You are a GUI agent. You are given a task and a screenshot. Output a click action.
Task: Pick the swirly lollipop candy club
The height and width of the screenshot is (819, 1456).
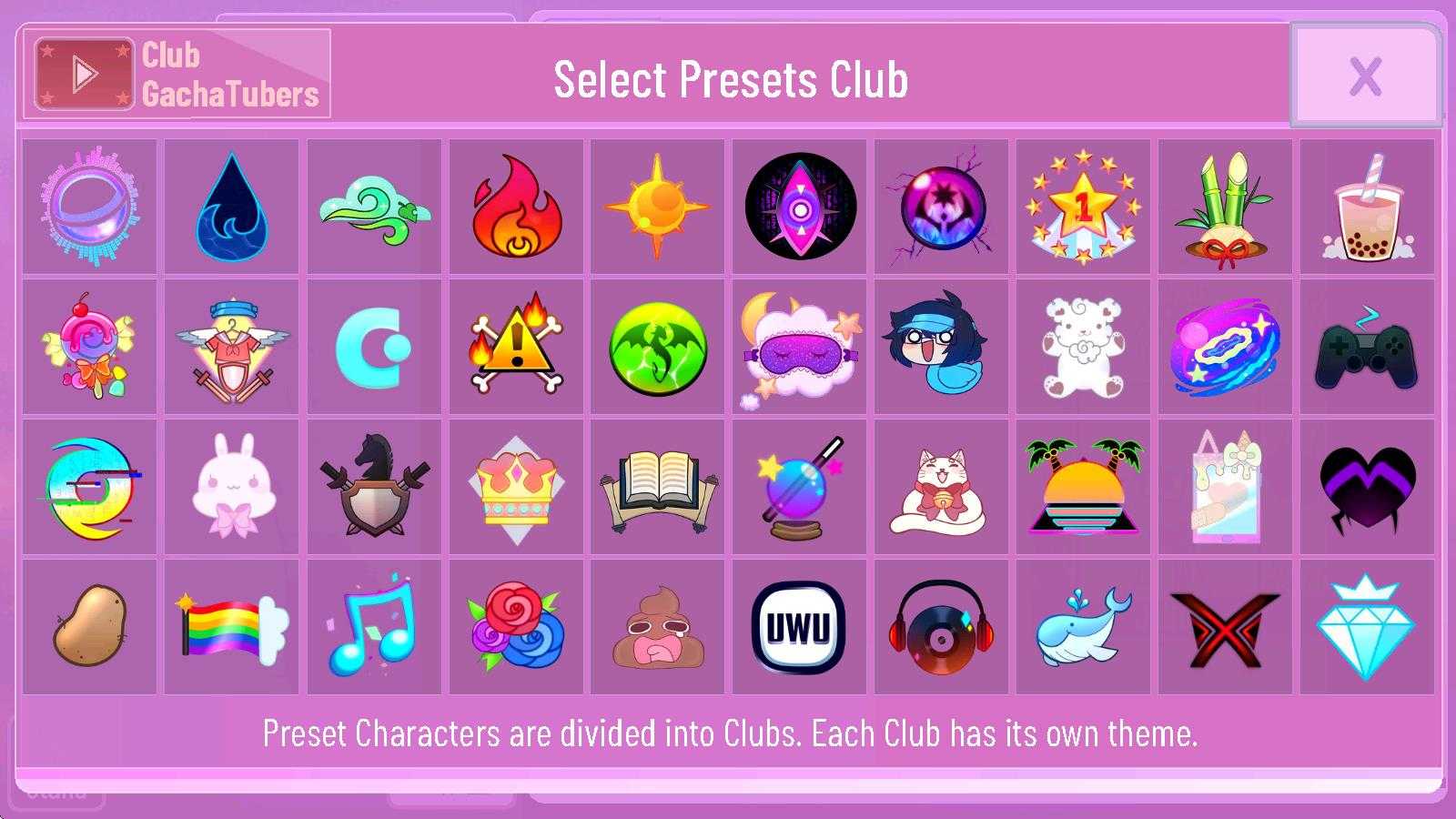(89, 347)
